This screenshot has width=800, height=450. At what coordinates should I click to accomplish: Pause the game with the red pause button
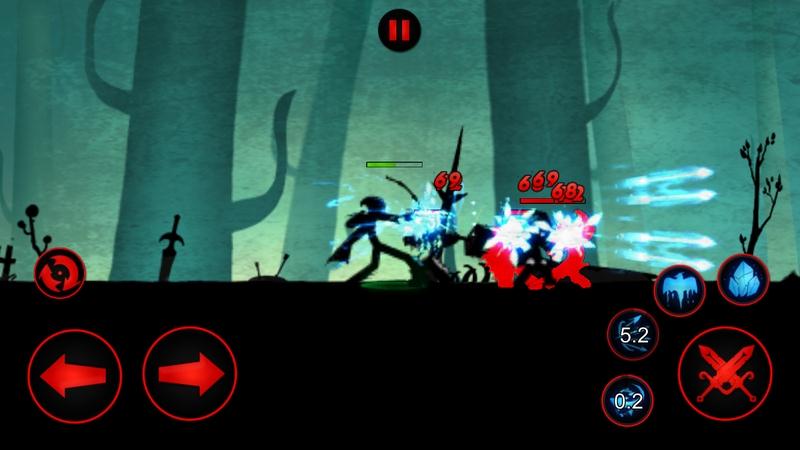coord(399,30)
